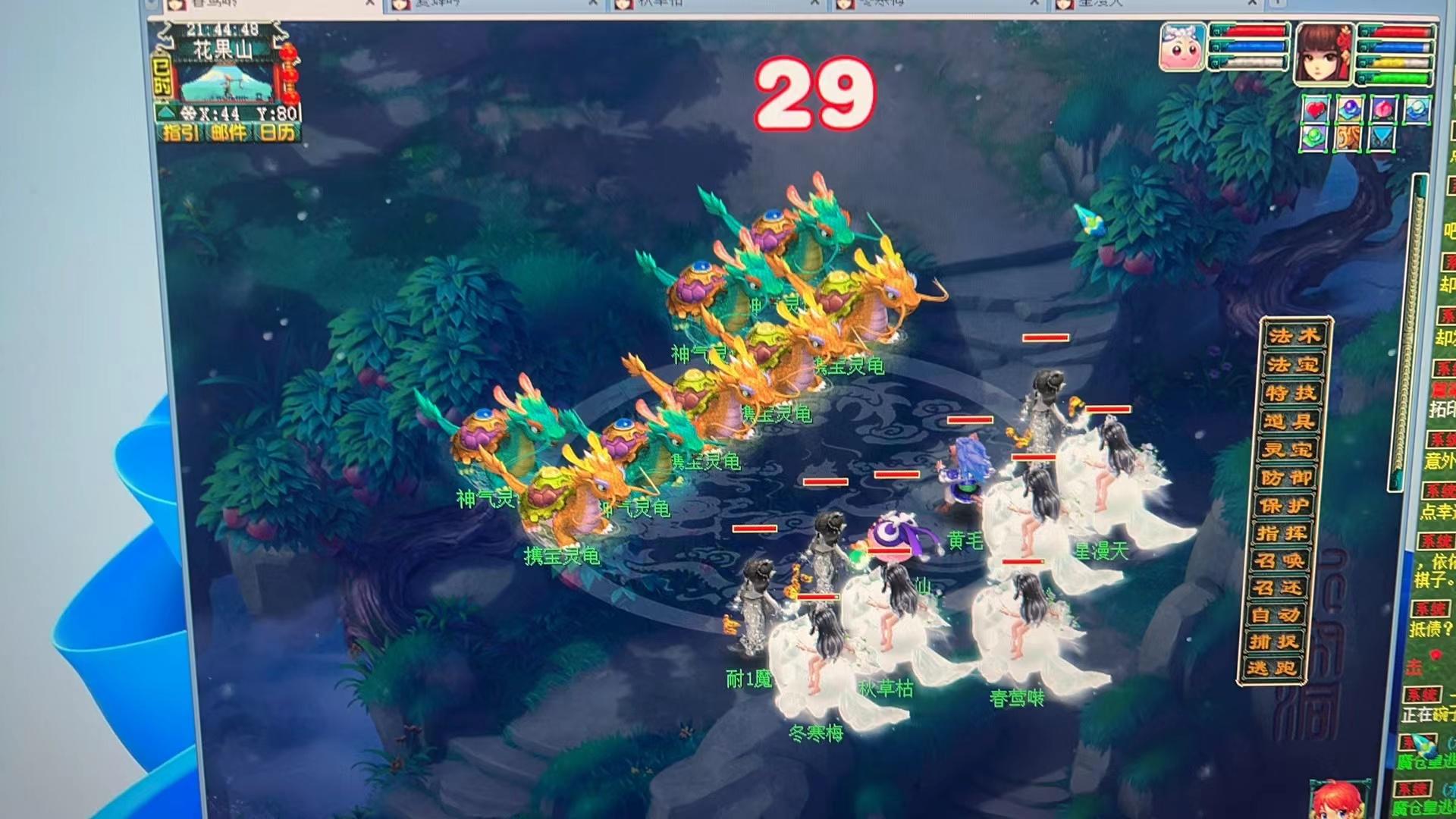Choose the 保护 protect command
The height and width of the screenshot is (819, 1456).
tap(1283, 505)
